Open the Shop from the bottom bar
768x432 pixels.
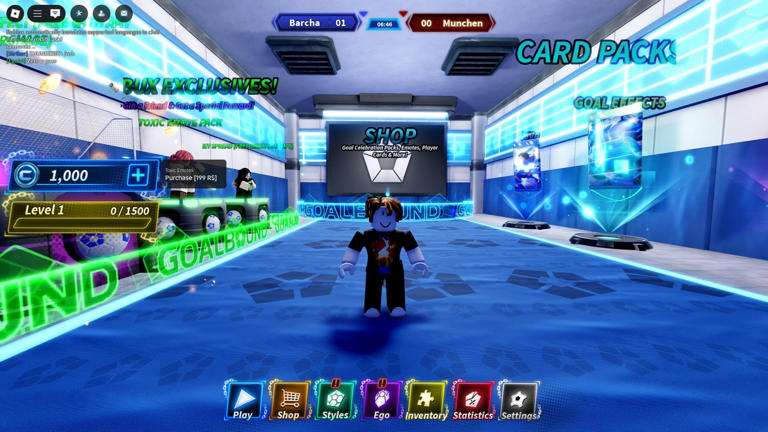289,401
